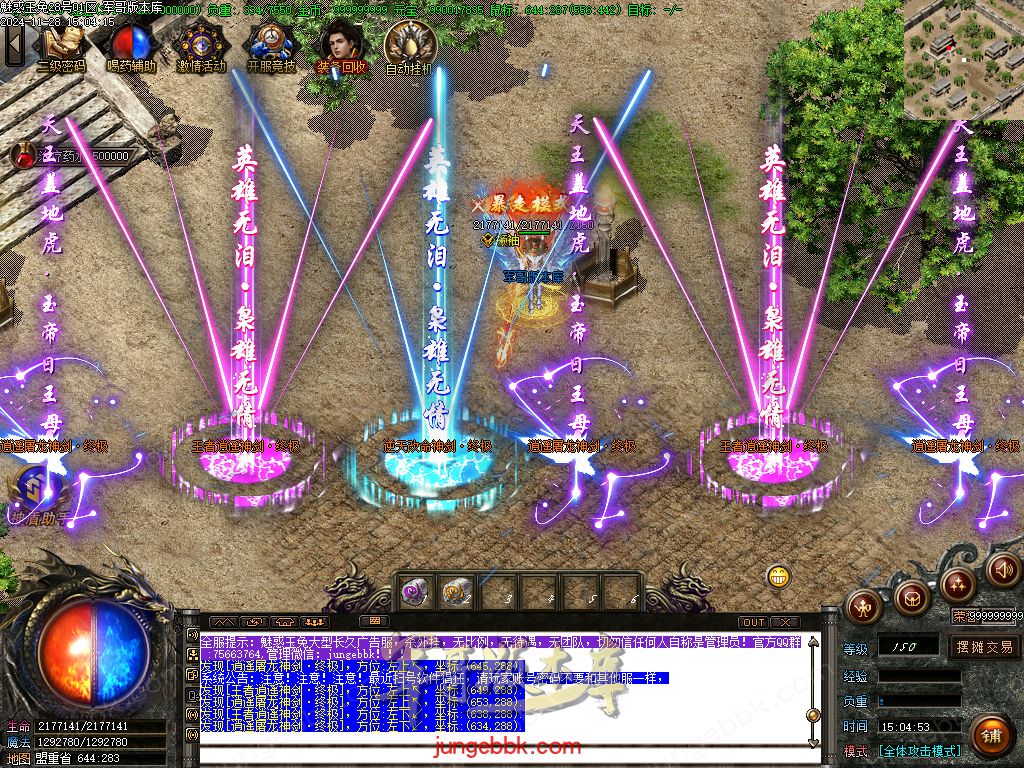This screenshot has width=1024, height=768.
Task: Use the scroll item in hotbar slot 2
Action: [457, 592]
